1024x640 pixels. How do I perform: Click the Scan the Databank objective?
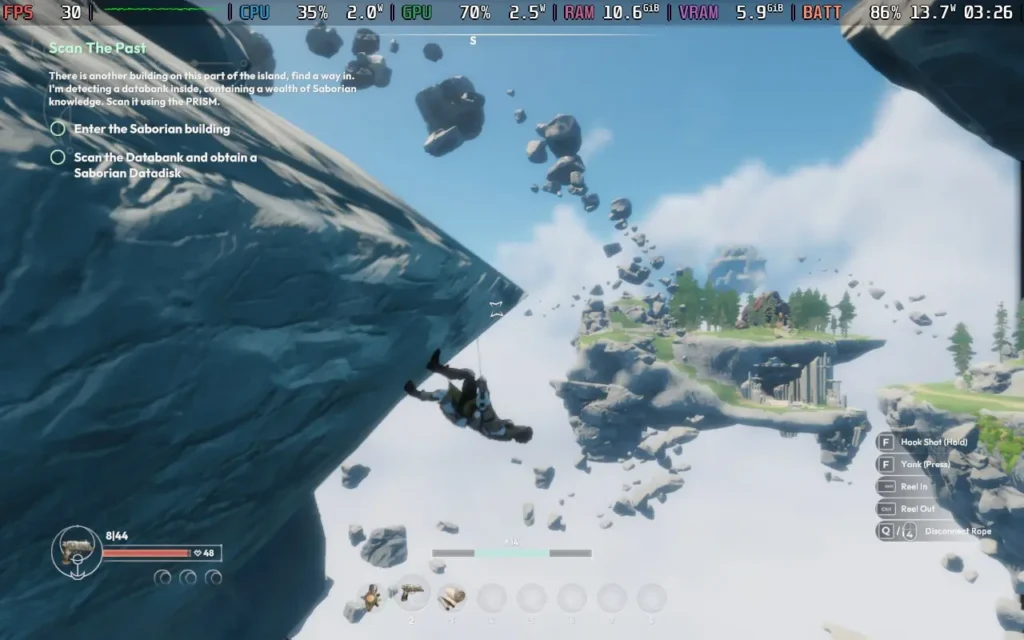(x=164, y=165)
